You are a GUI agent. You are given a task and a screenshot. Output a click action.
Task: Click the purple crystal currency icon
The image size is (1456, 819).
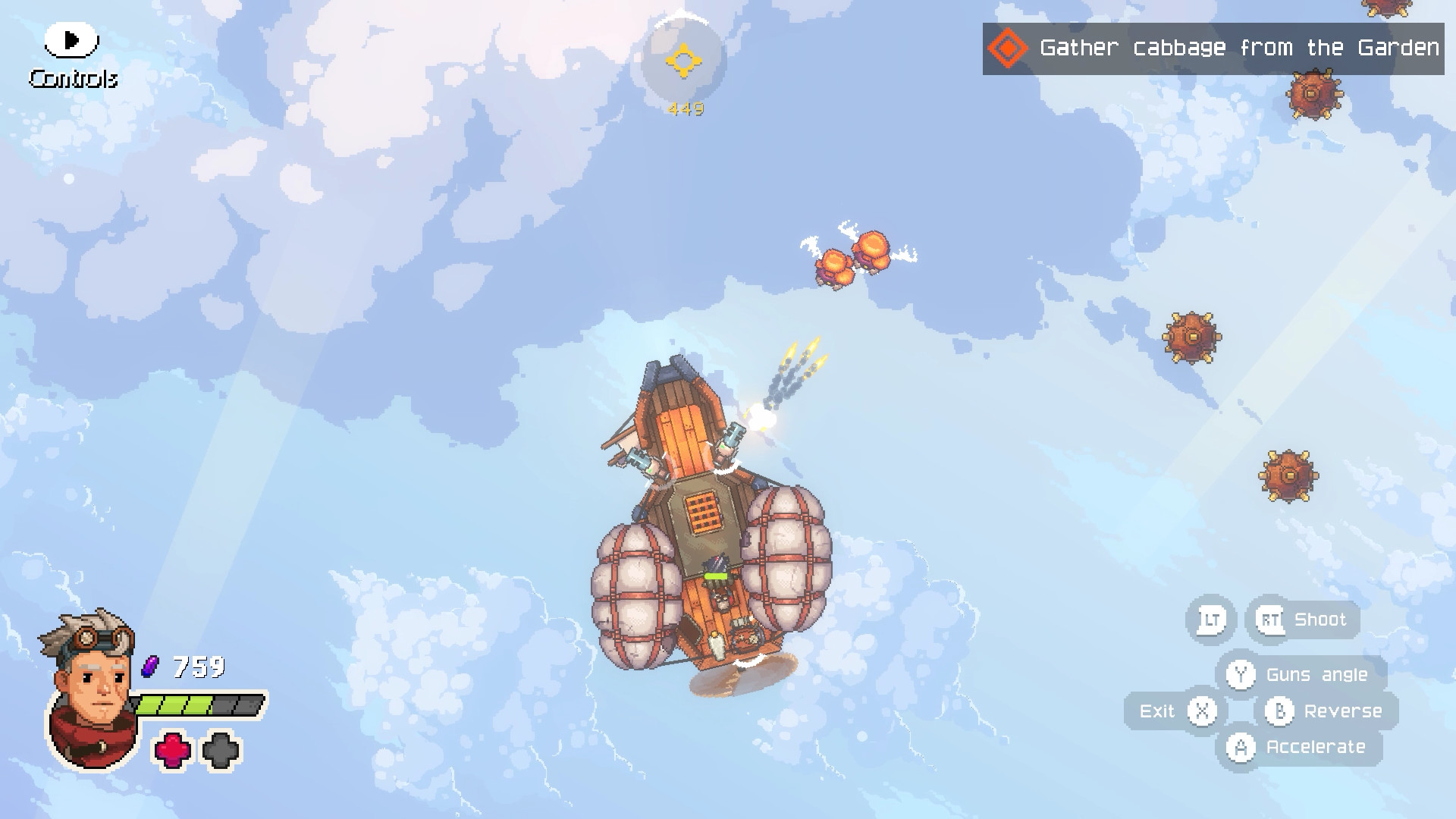coord(149,667)
